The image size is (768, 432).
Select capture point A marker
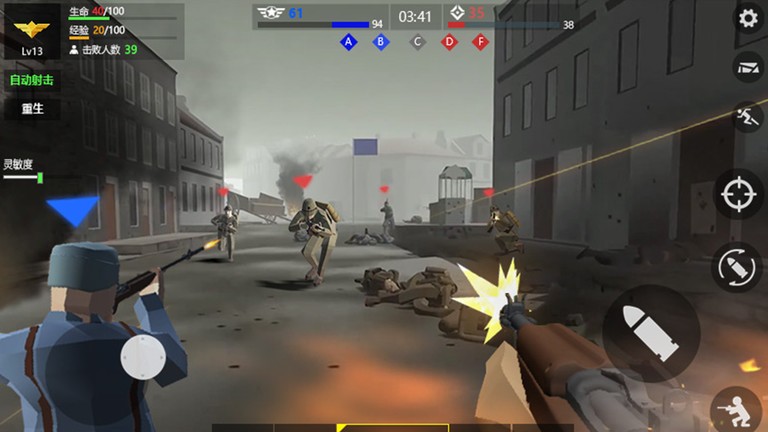click(348, 42)
